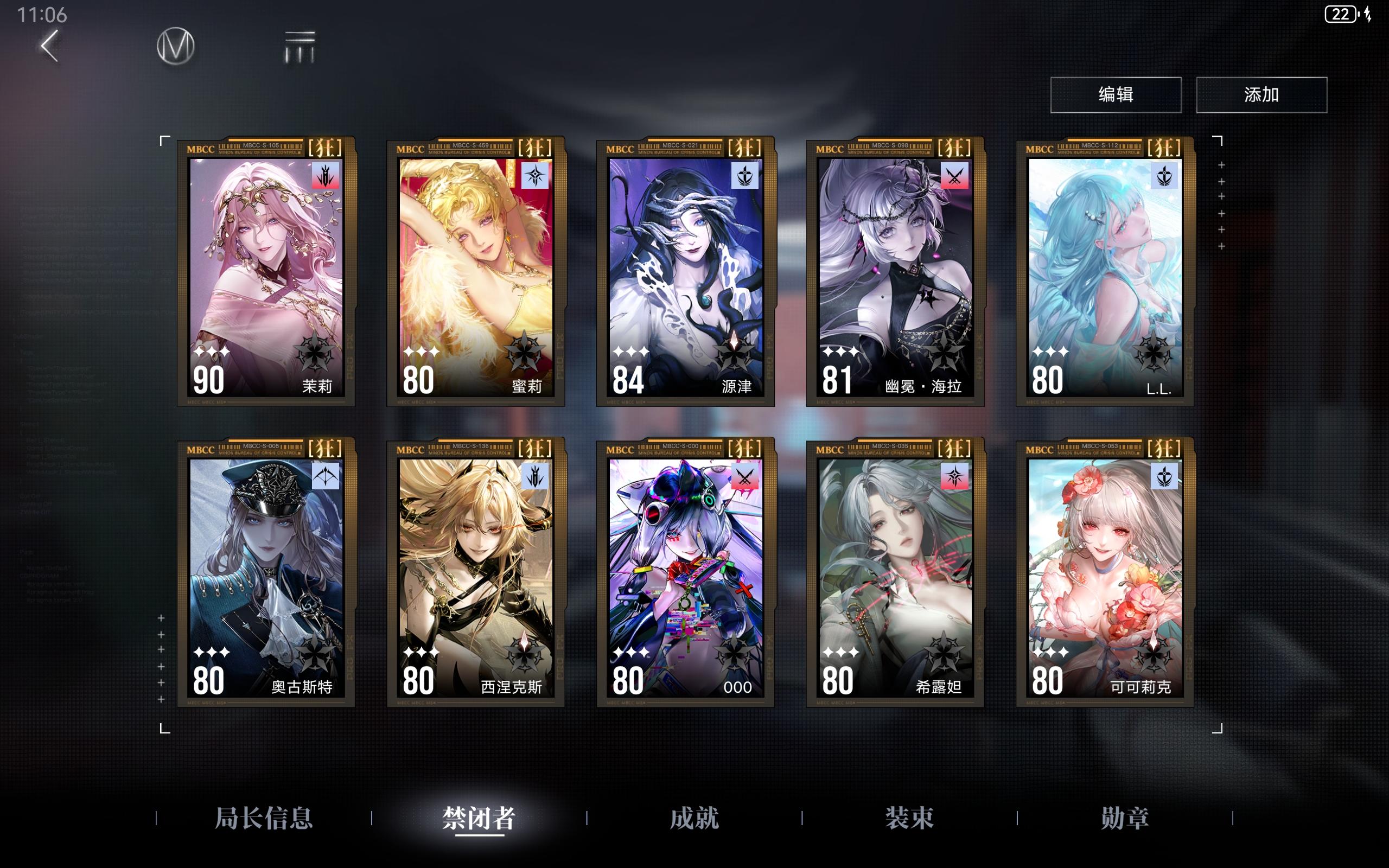Click the sort icon right of the M logo

coord(300,47)
